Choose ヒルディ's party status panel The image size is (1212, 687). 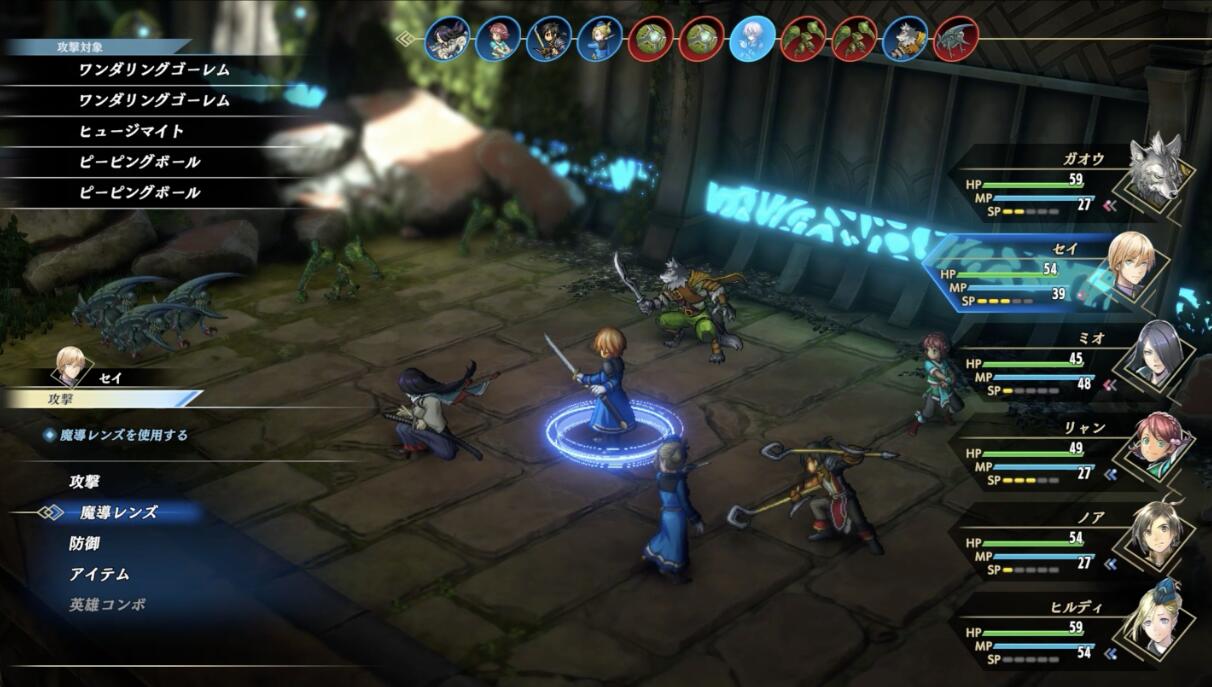[x=1070, y=632]
